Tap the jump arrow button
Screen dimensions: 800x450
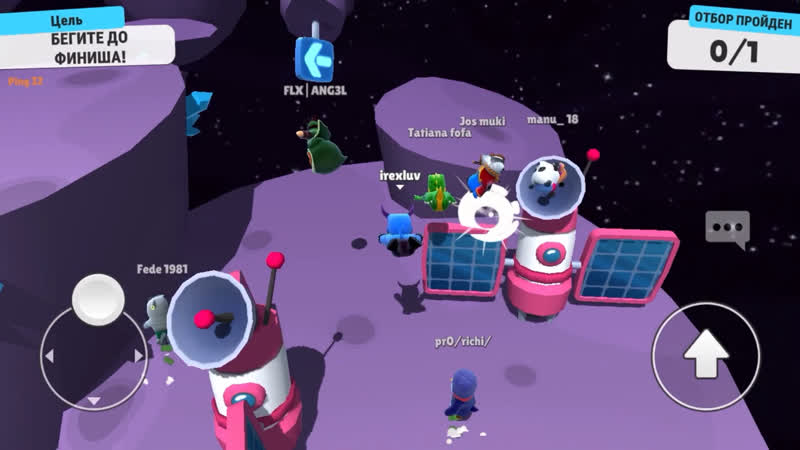[706, 353]
